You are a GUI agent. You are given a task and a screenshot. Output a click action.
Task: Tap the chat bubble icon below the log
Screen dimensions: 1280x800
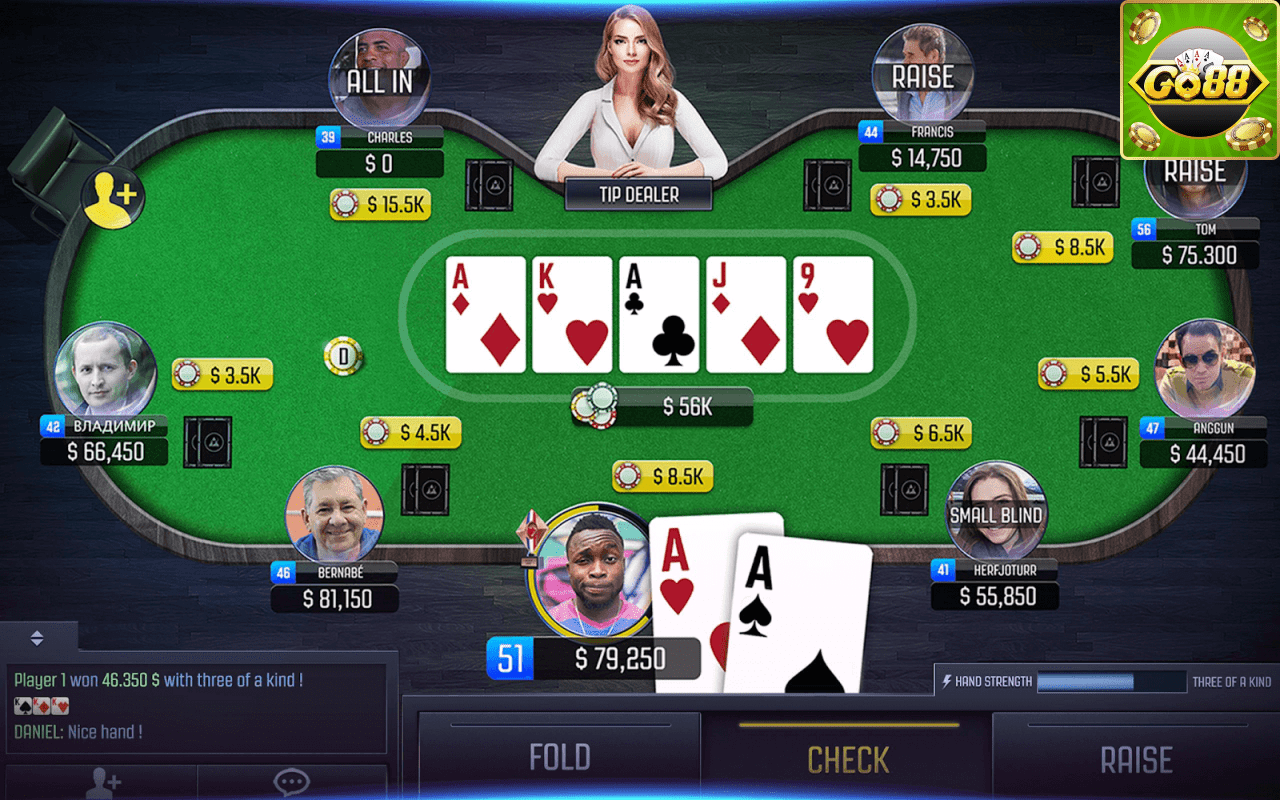(x=291, y=783)
